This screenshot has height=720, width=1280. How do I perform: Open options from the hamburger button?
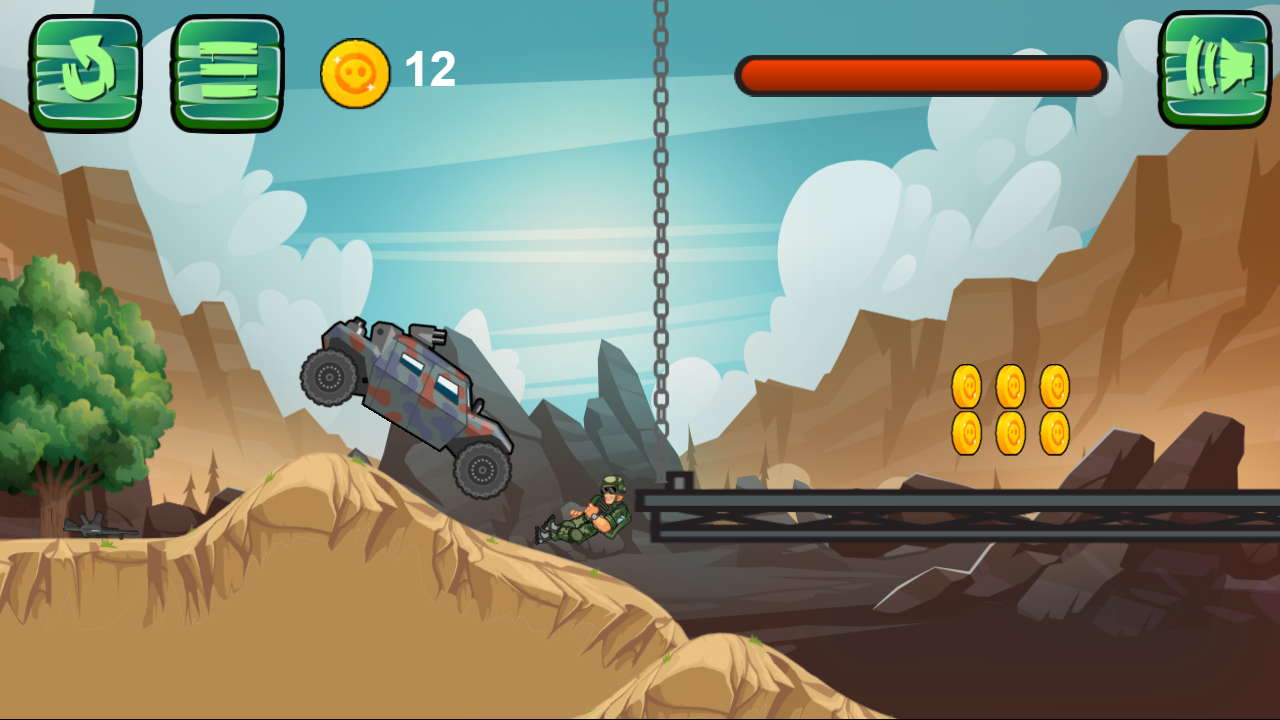point(225,68)
